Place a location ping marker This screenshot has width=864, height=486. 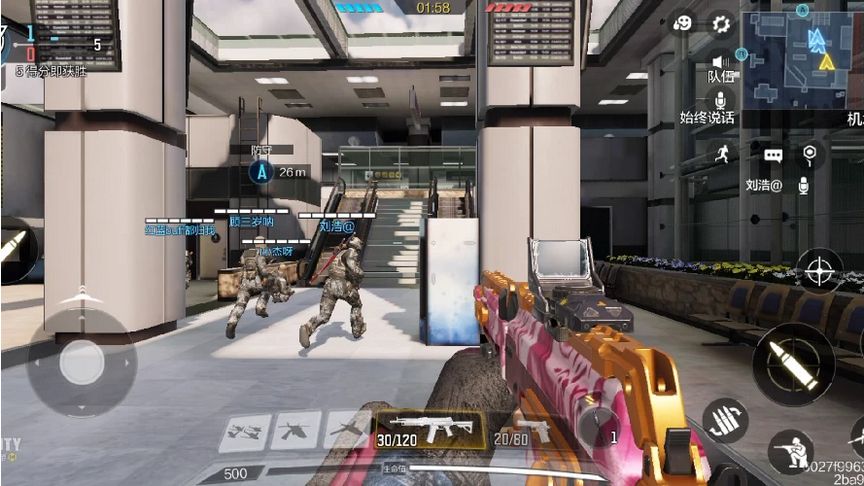click(809, 153)
